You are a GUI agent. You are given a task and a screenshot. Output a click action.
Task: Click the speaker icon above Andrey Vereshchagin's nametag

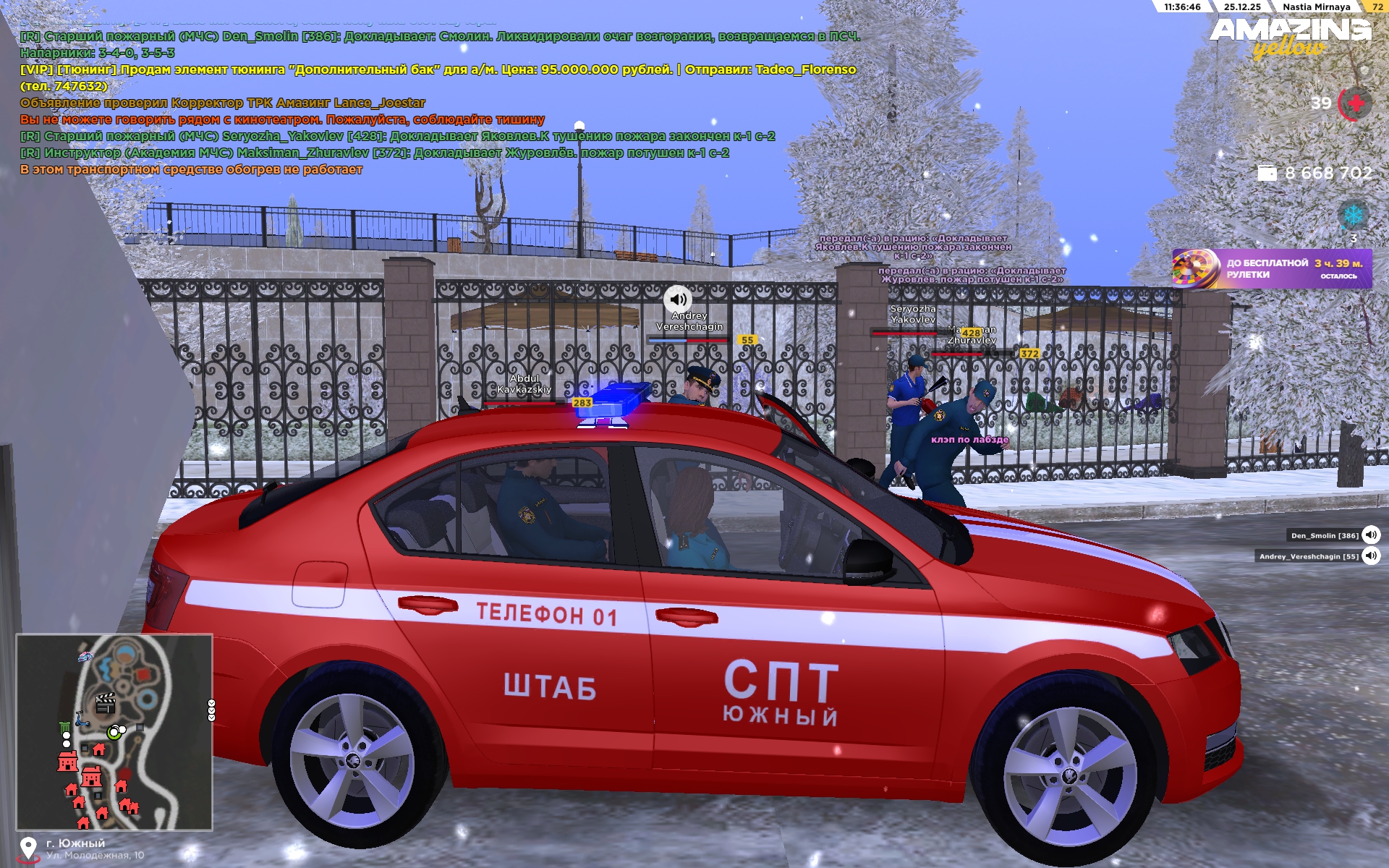[678, 299]
